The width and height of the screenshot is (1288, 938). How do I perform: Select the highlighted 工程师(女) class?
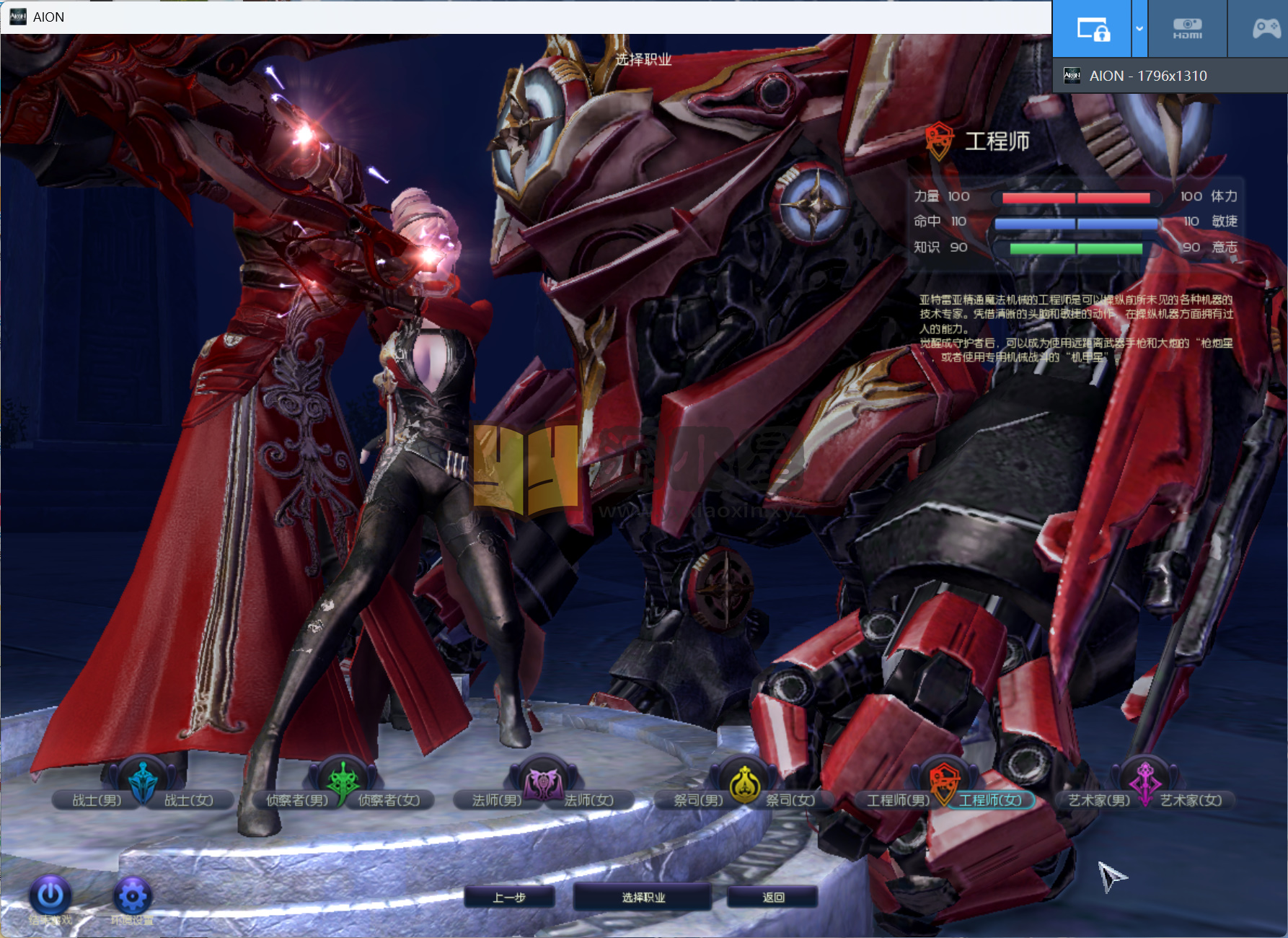coord(990,800)
